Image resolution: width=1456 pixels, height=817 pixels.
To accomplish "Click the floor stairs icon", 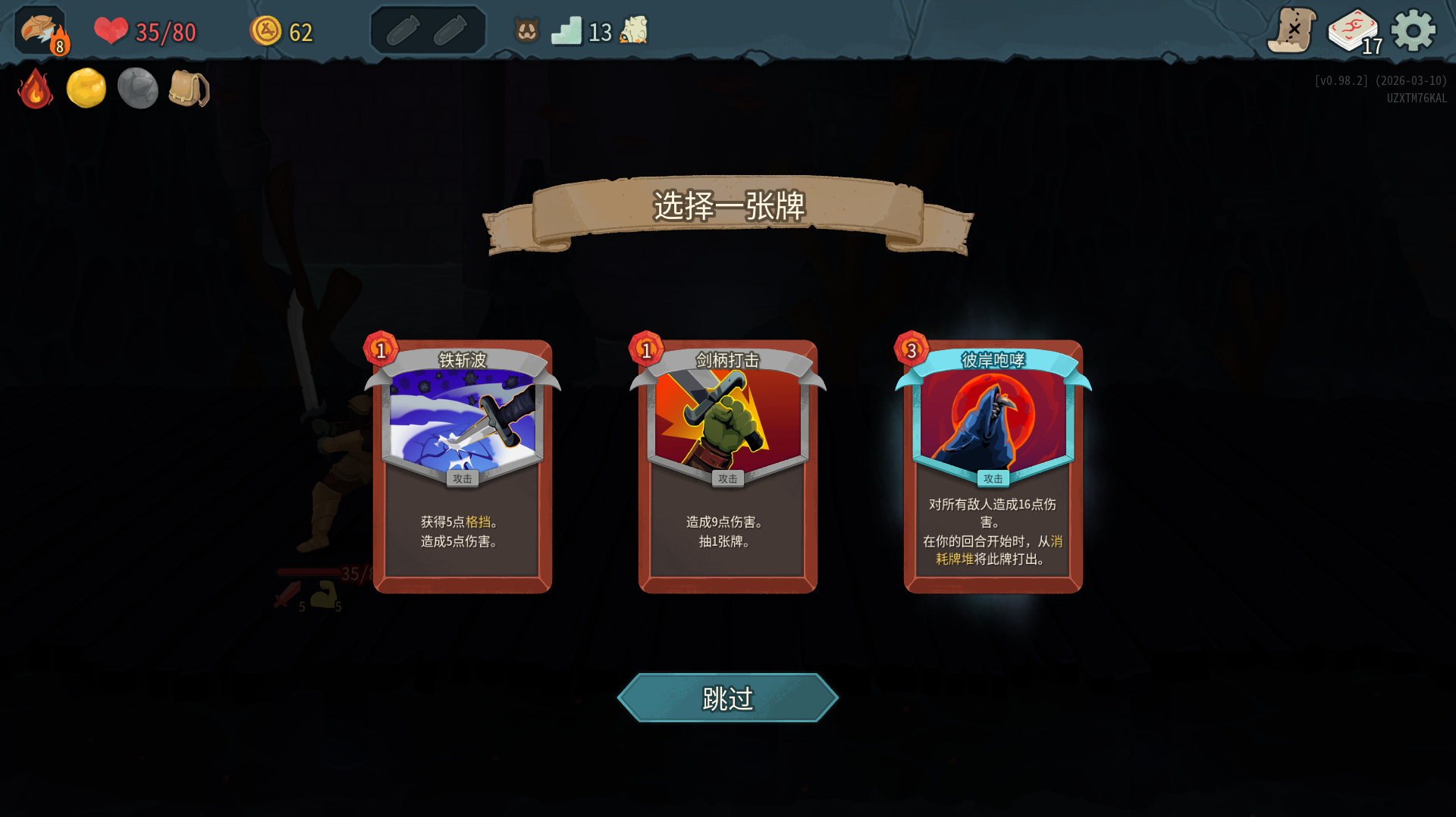I will tap(566, 31).
